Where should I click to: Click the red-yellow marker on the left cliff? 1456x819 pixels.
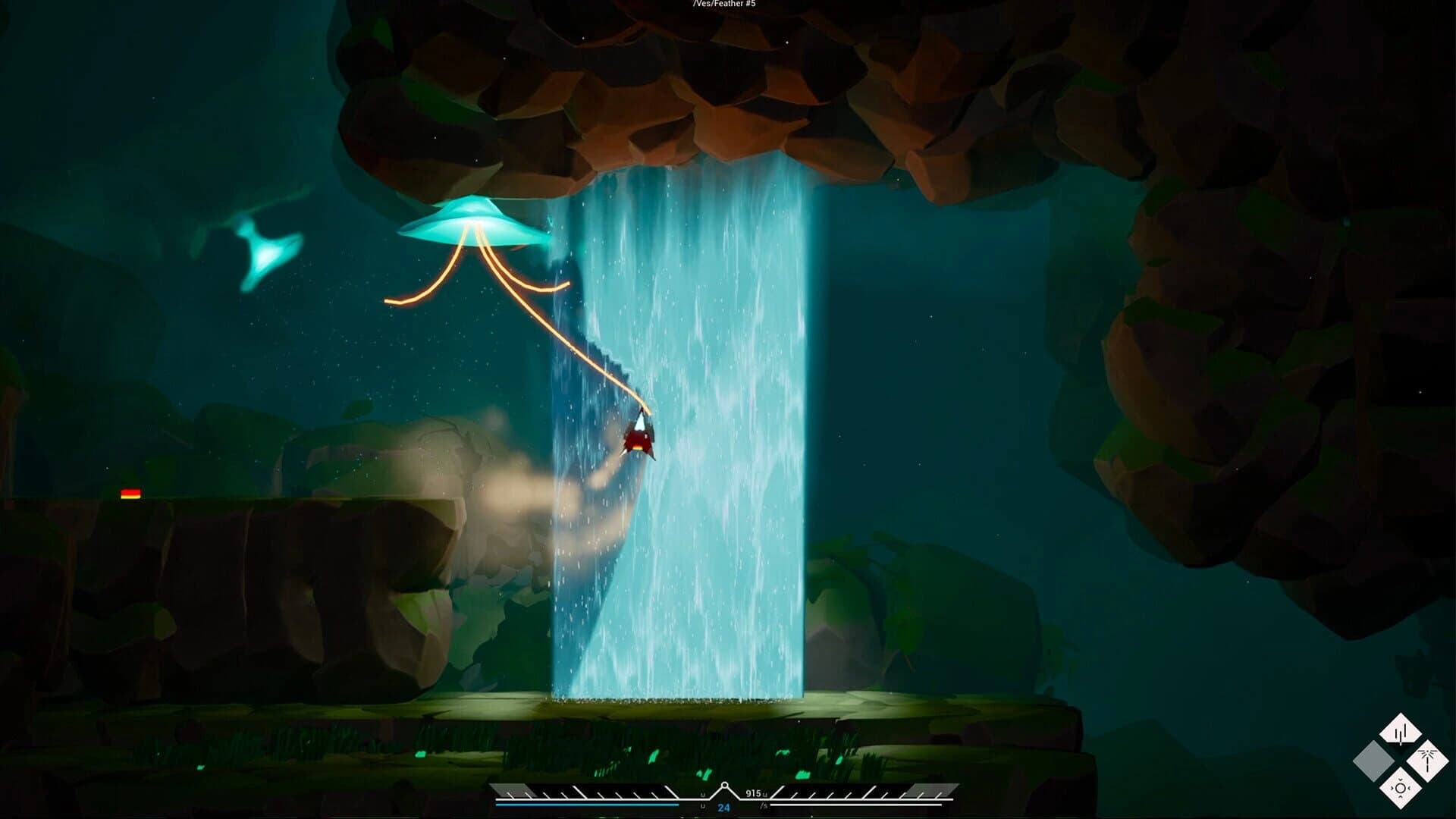point(129,494)
